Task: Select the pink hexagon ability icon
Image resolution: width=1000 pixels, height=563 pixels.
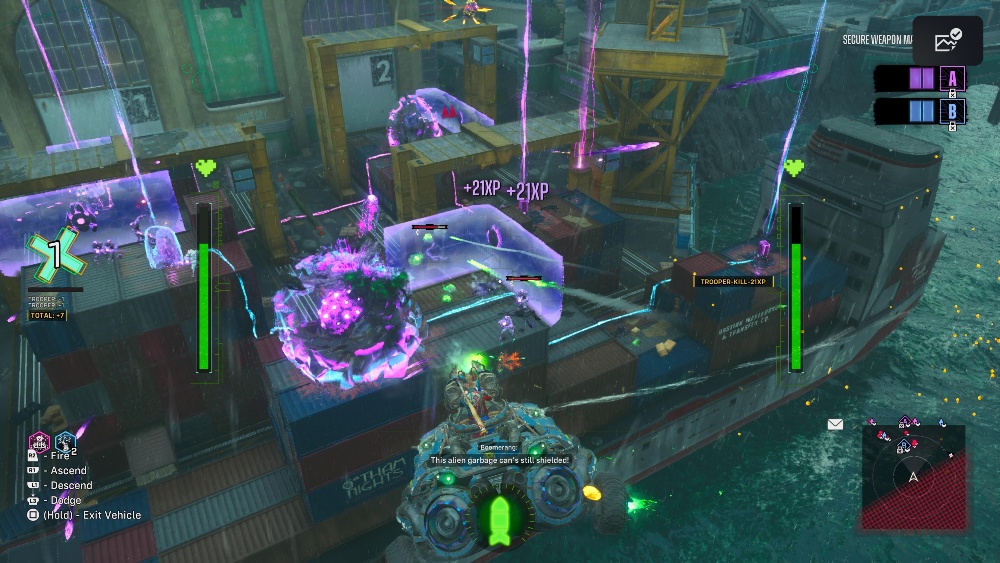Action: pos(39,440)
